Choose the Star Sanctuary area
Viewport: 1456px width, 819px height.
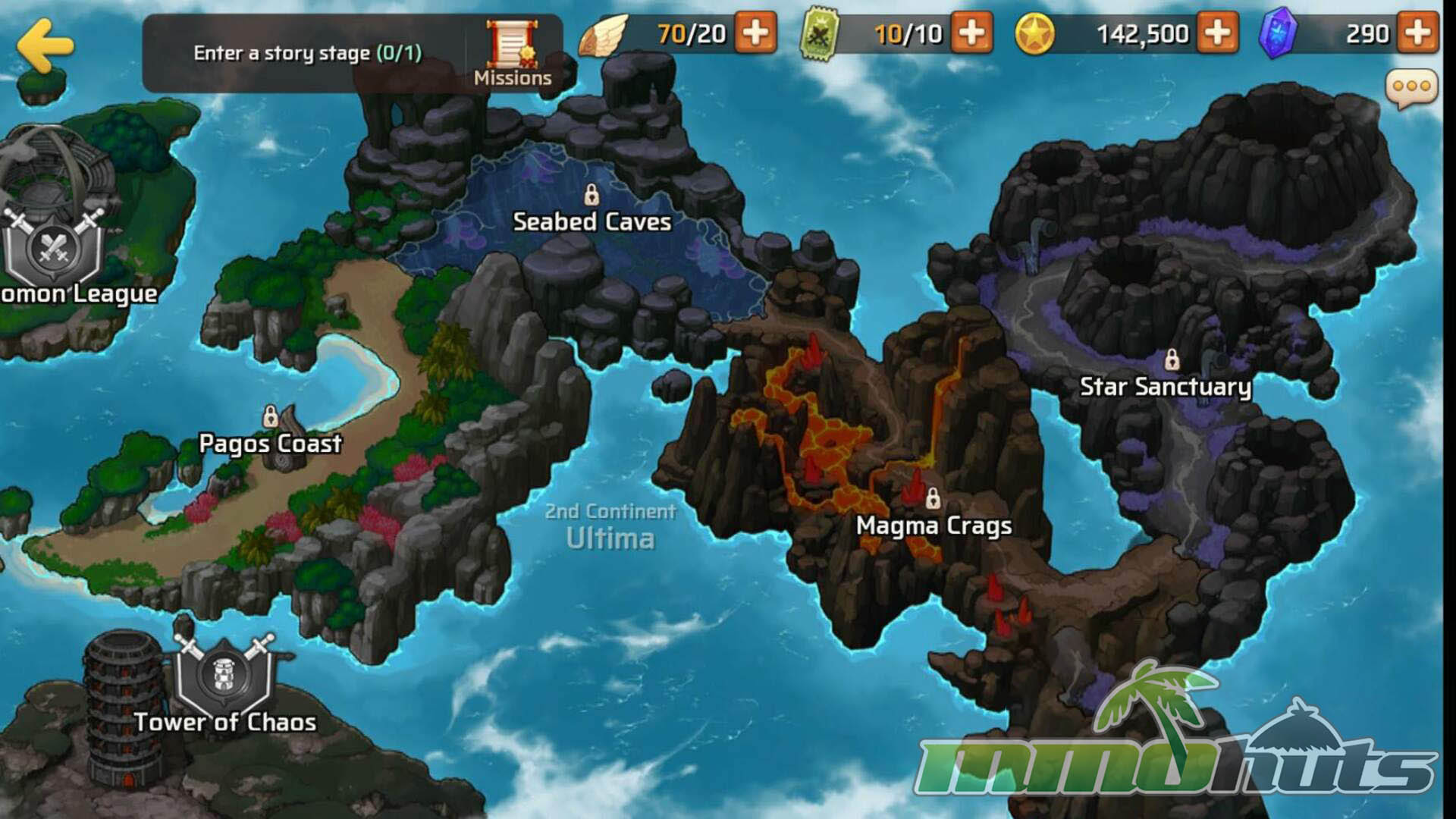(1165, 385)
